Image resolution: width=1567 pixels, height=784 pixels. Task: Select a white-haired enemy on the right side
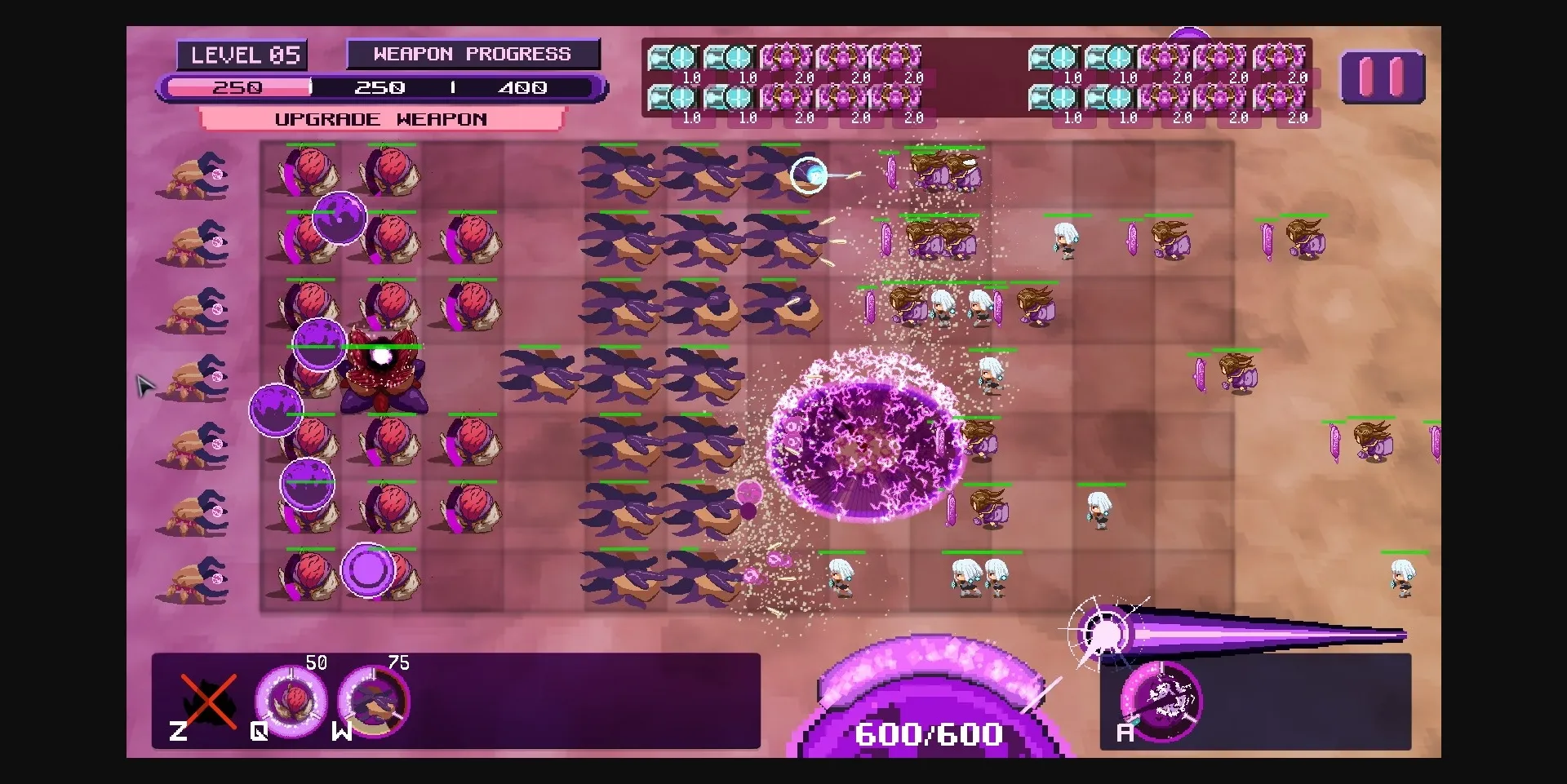pyautogui.click(x=1065, y=241)
